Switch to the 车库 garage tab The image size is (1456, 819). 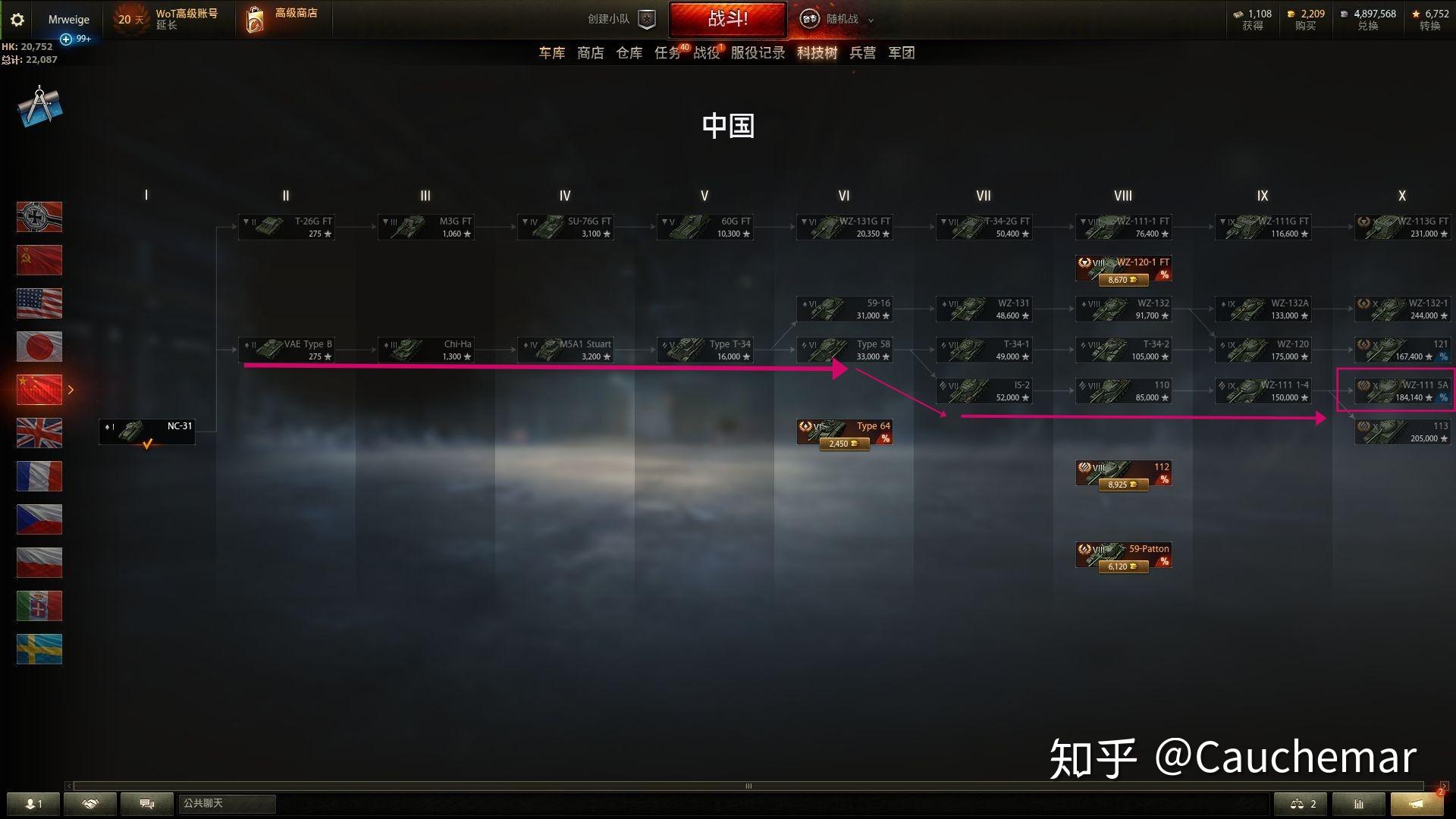click(x=551, y=52)
